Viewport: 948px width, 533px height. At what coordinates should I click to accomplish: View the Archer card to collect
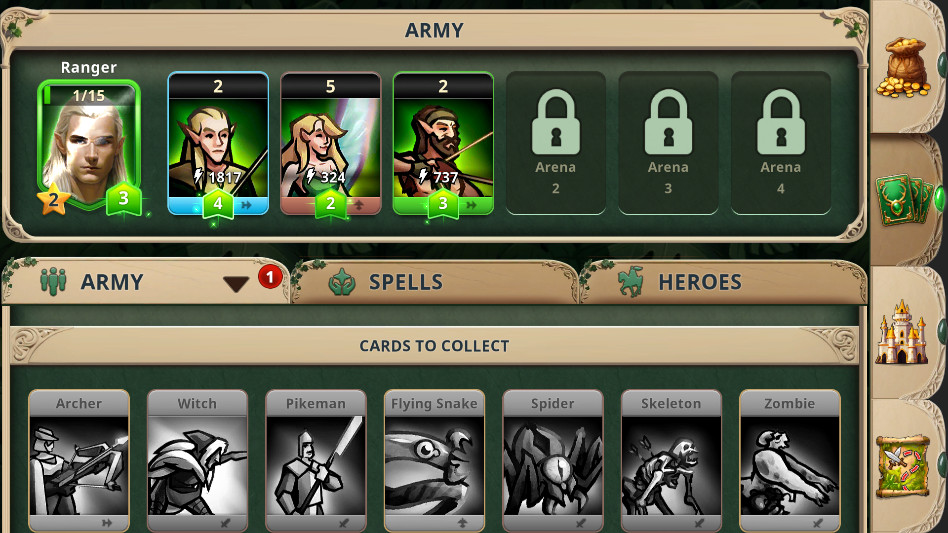[79, 460]
